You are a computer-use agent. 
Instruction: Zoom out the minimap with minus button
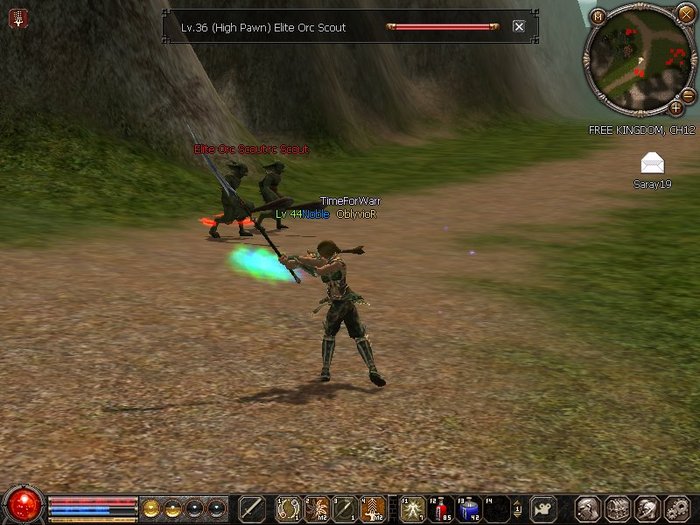click(x=688, y=95)
